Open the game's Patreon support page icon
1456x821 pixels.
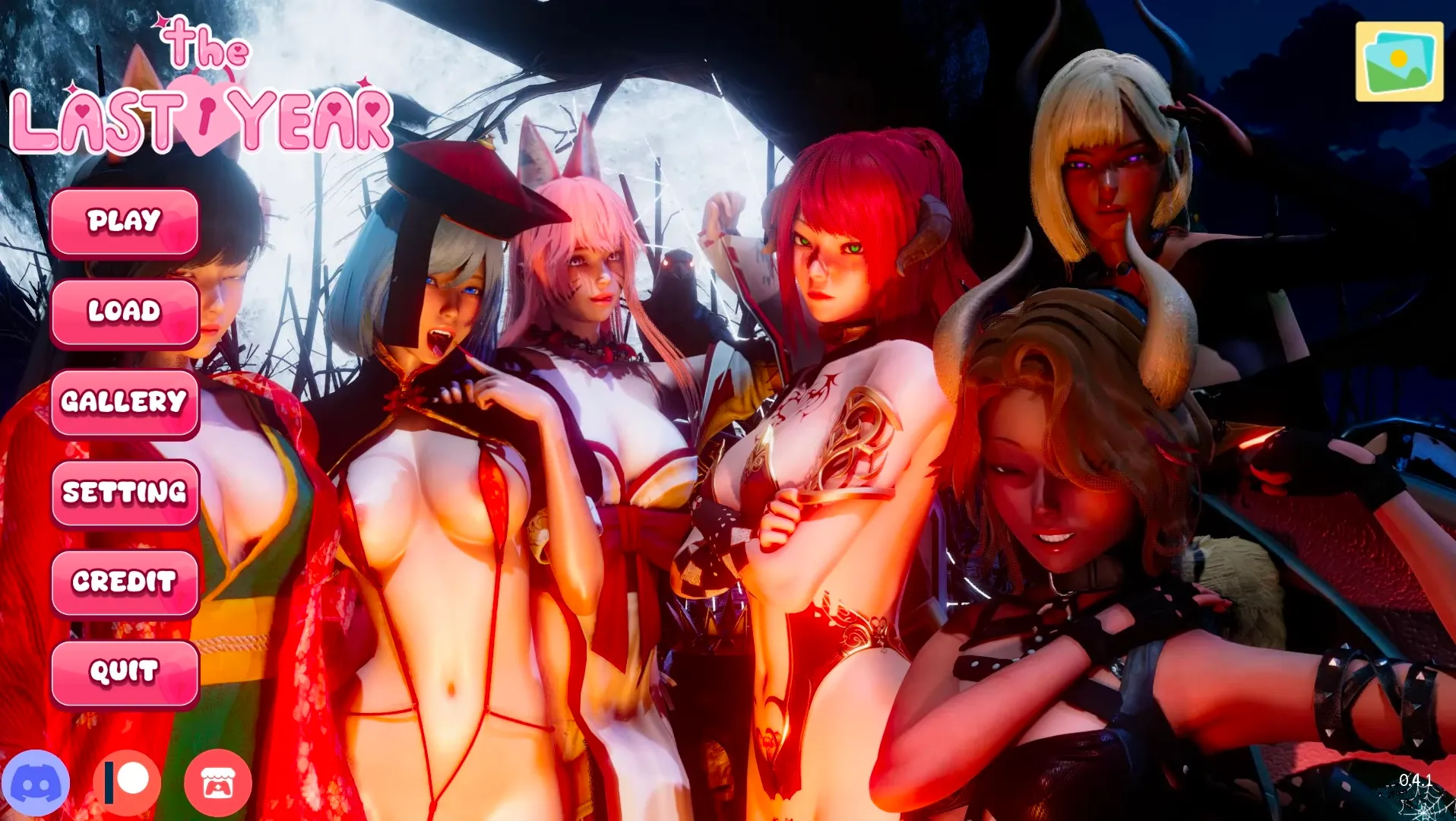(125, 781)
